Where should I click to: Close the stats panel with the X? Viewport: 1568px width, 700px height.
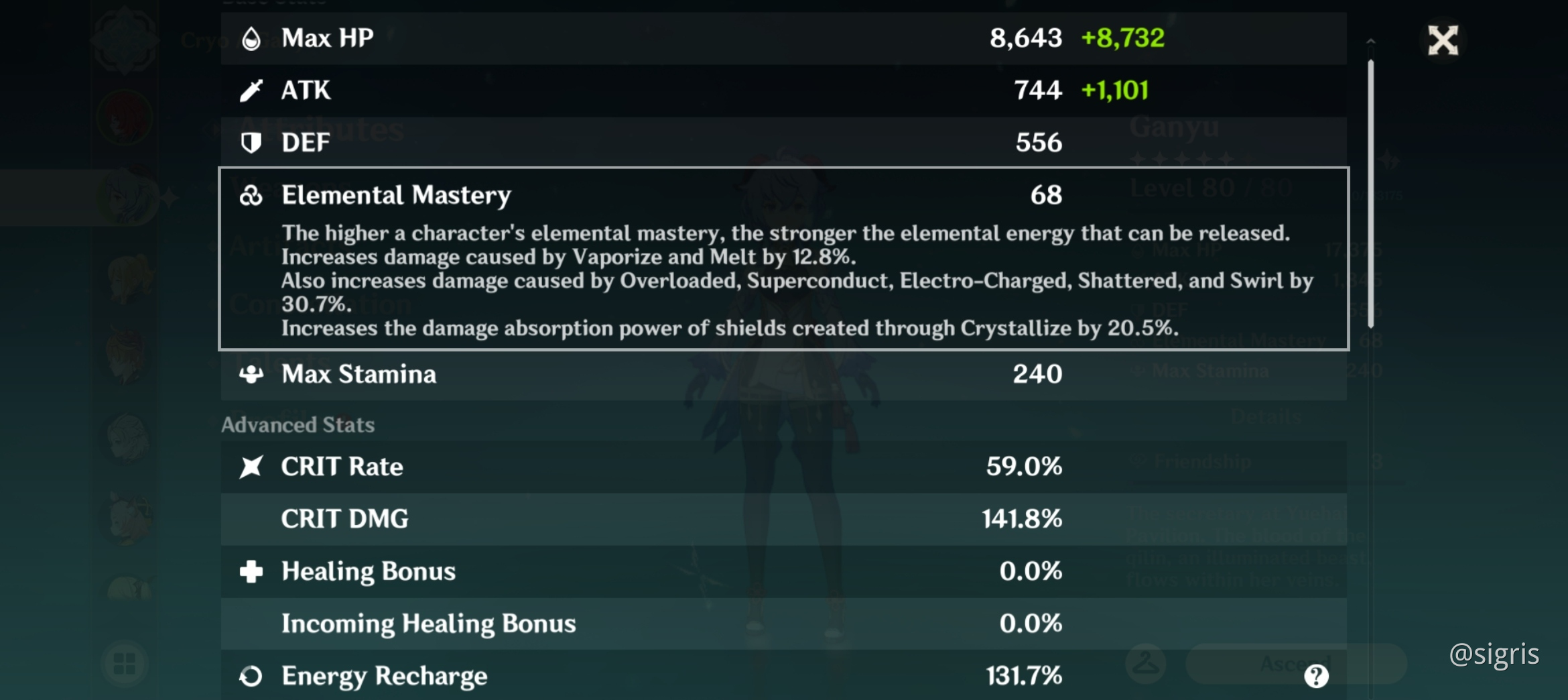(x=1443, y=40)
